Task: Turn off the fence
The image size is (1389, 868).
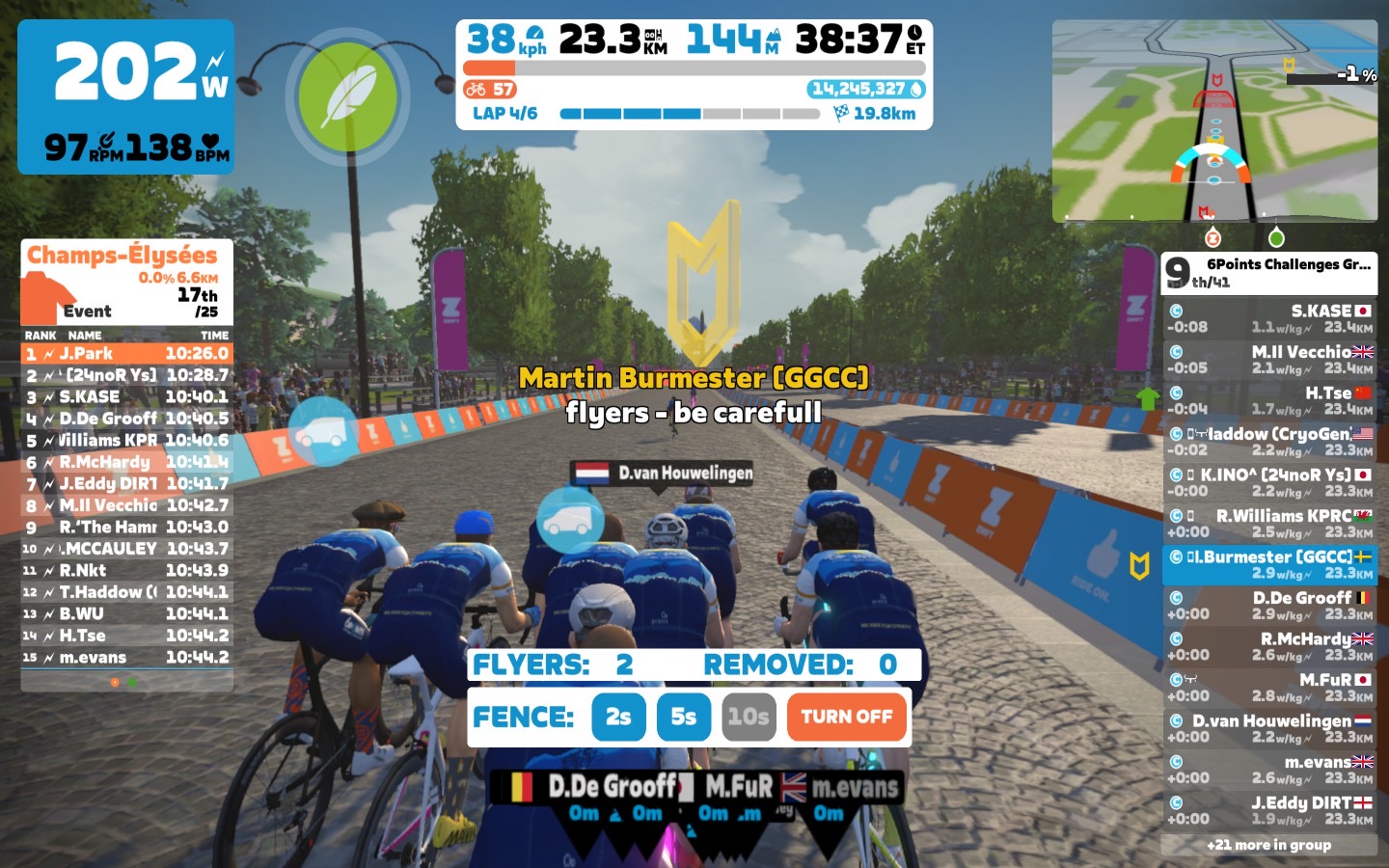Action: pos(846,717)
